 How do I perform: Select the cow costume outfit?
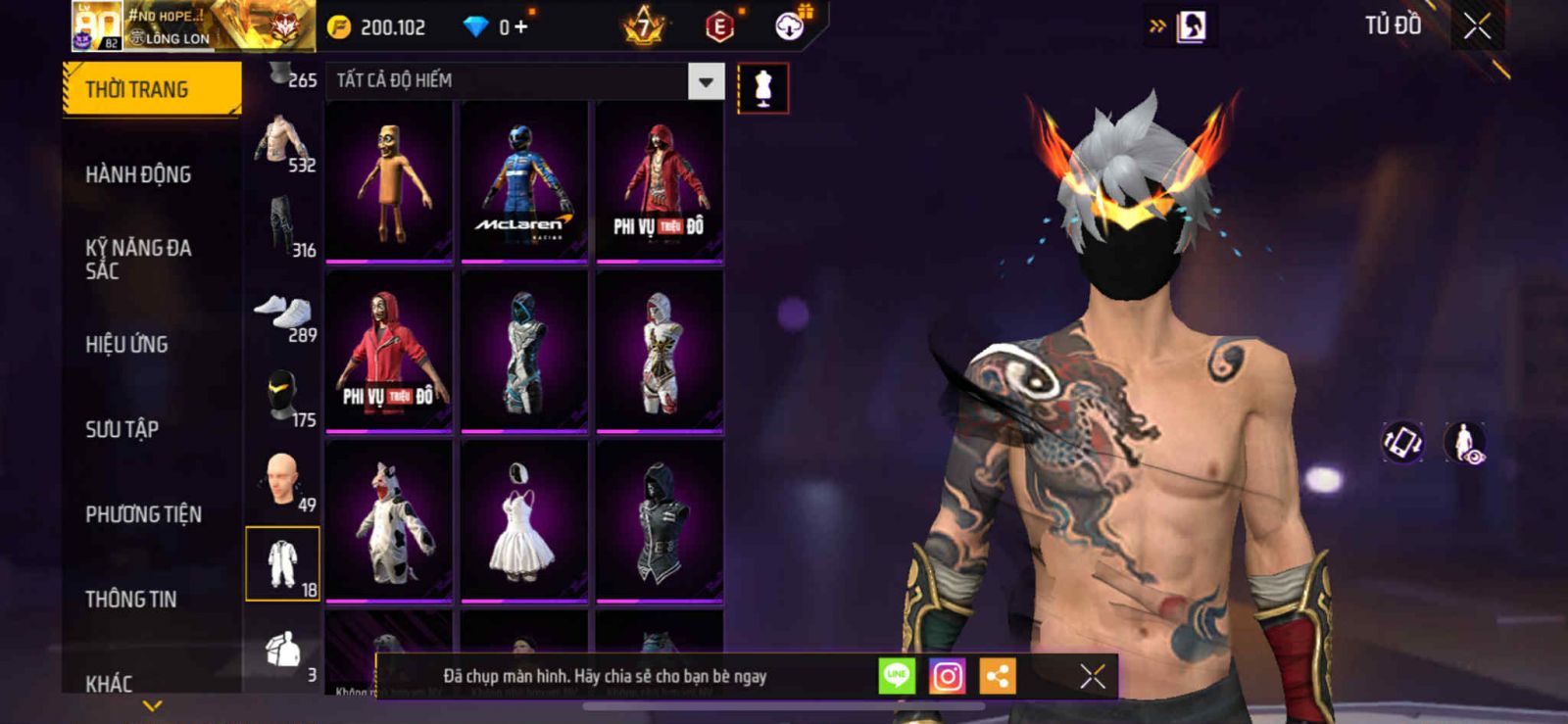pyautogui.click(x=389, y=521)
